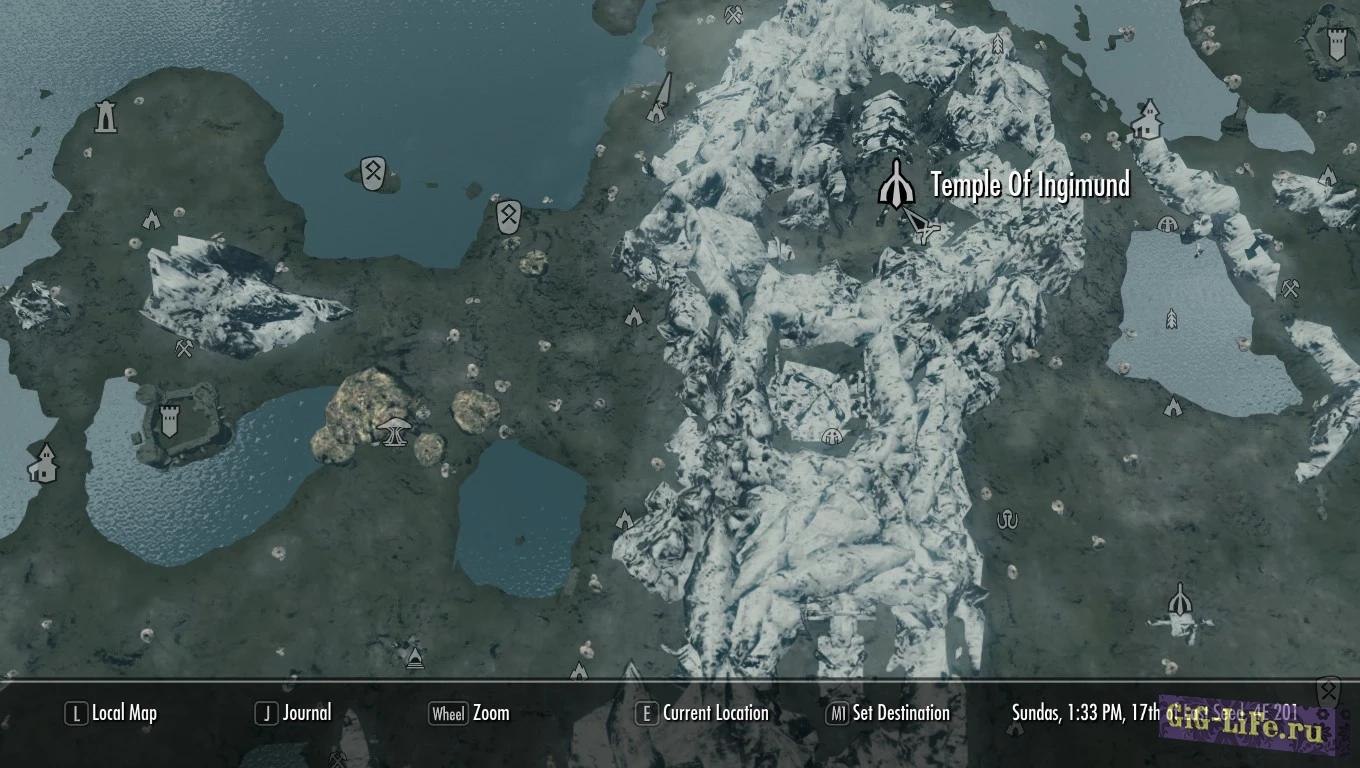1360x768 pixels.
Task: Pick the tall spire standing stone marker
Action: pos(658,100)
